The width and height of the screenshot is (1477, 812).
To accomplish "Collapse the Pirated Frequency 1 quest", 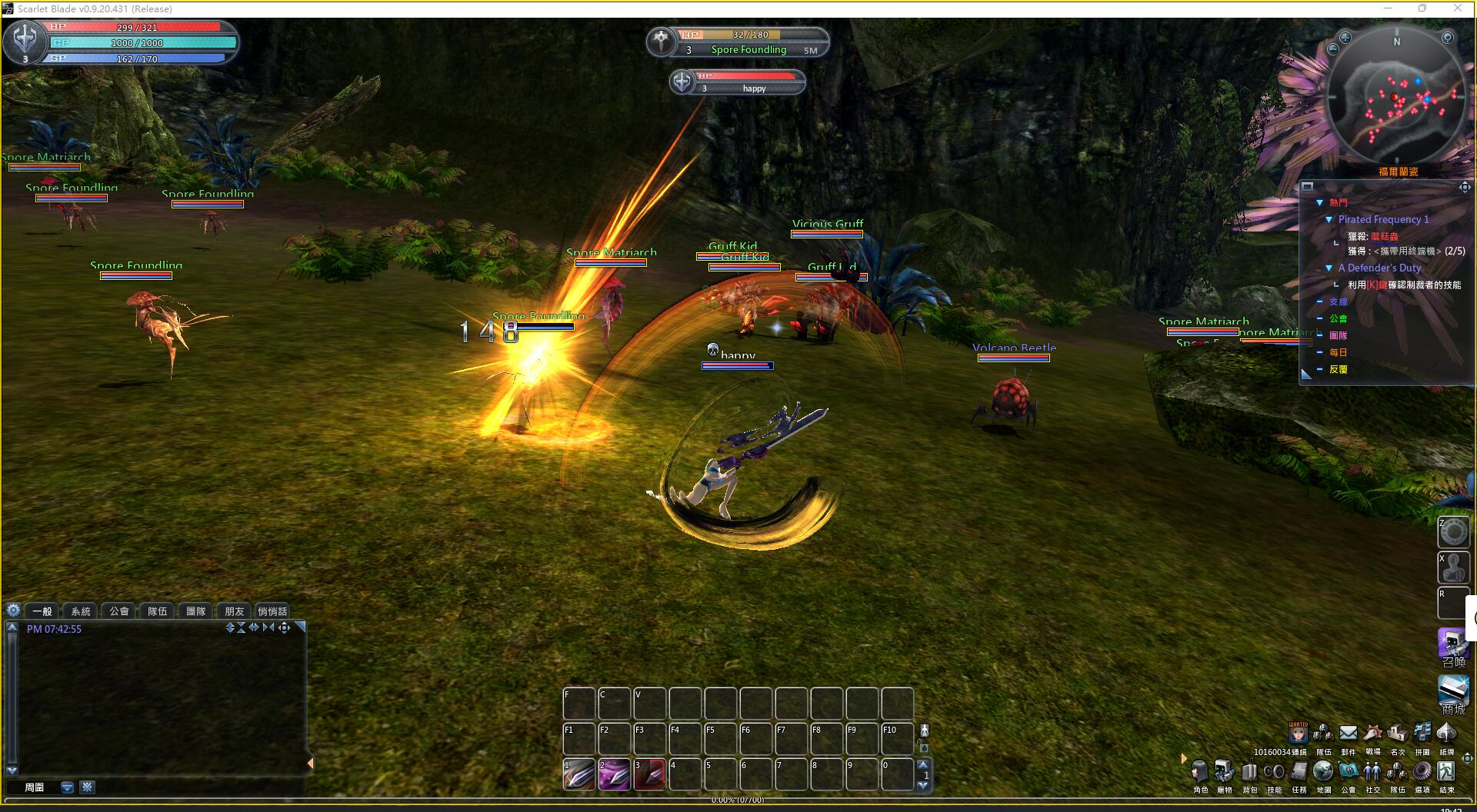I will [x=1329, y=220].
